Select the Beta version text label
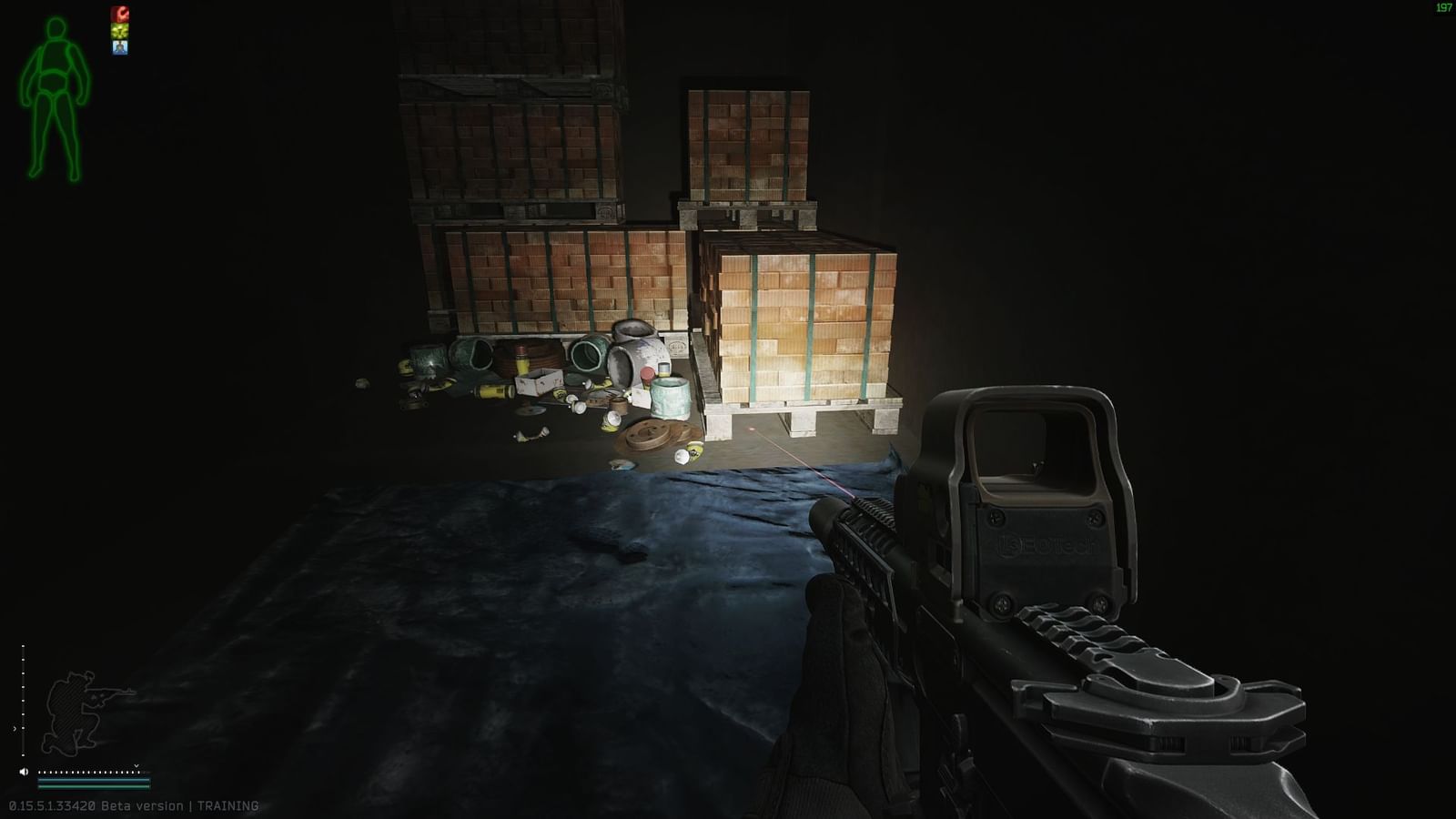Image resolution: width=1456 pixels, height=819 pixels. (144, 805)
